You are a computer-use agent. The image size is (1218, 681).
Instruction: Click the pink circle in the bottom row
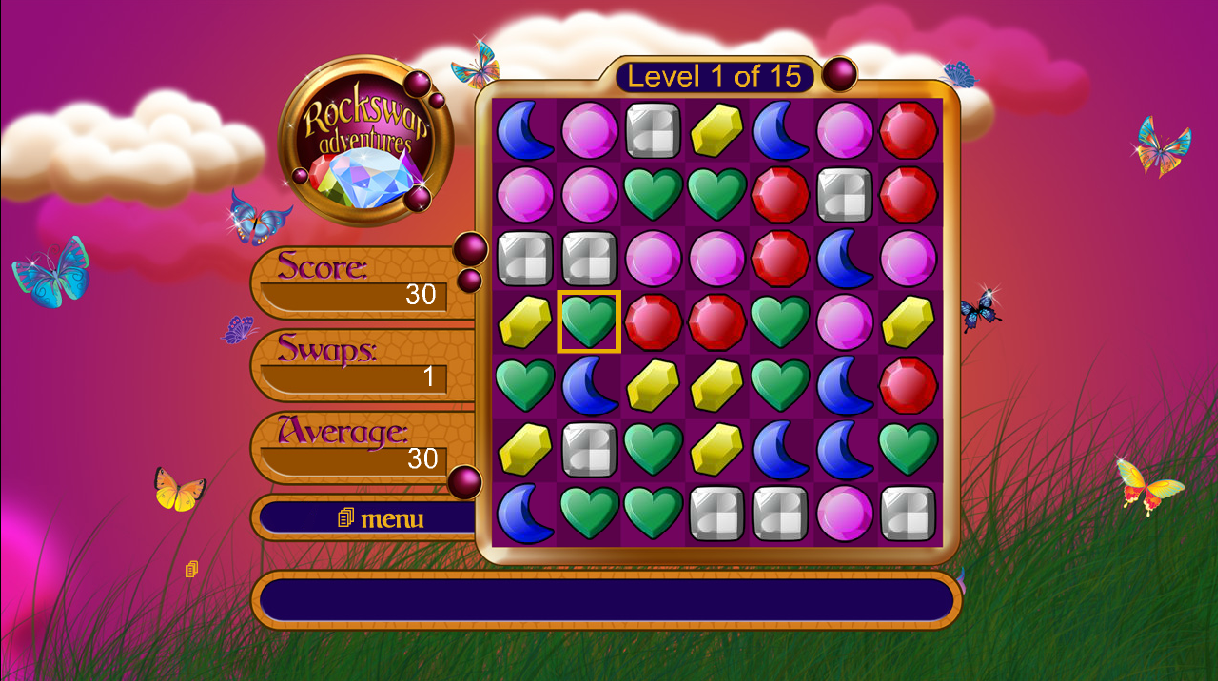[x=844, y=513]
